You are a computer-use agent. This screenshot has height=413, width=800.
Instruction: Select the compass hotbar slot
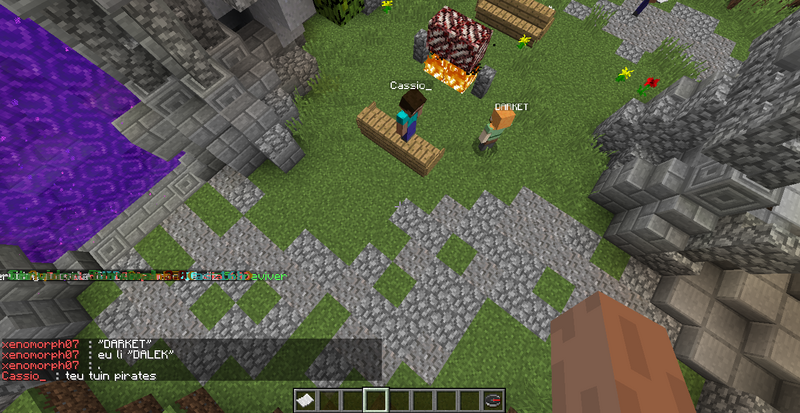(x=492, y=401)
